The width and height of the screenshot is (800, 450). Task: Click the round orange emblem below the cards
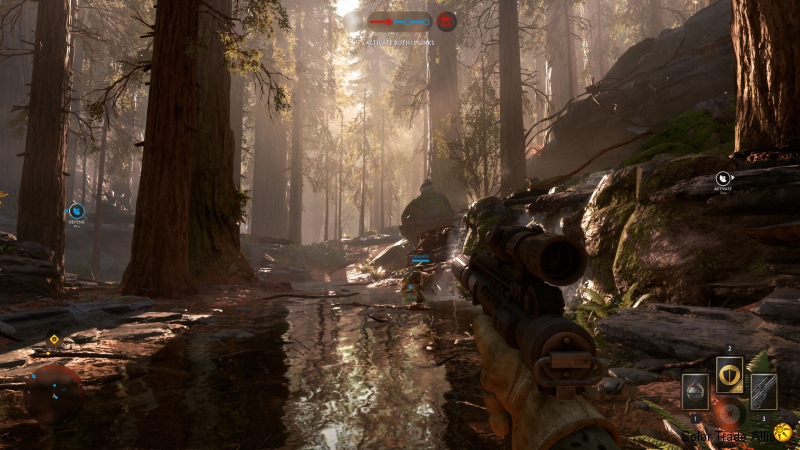point(729,413)
